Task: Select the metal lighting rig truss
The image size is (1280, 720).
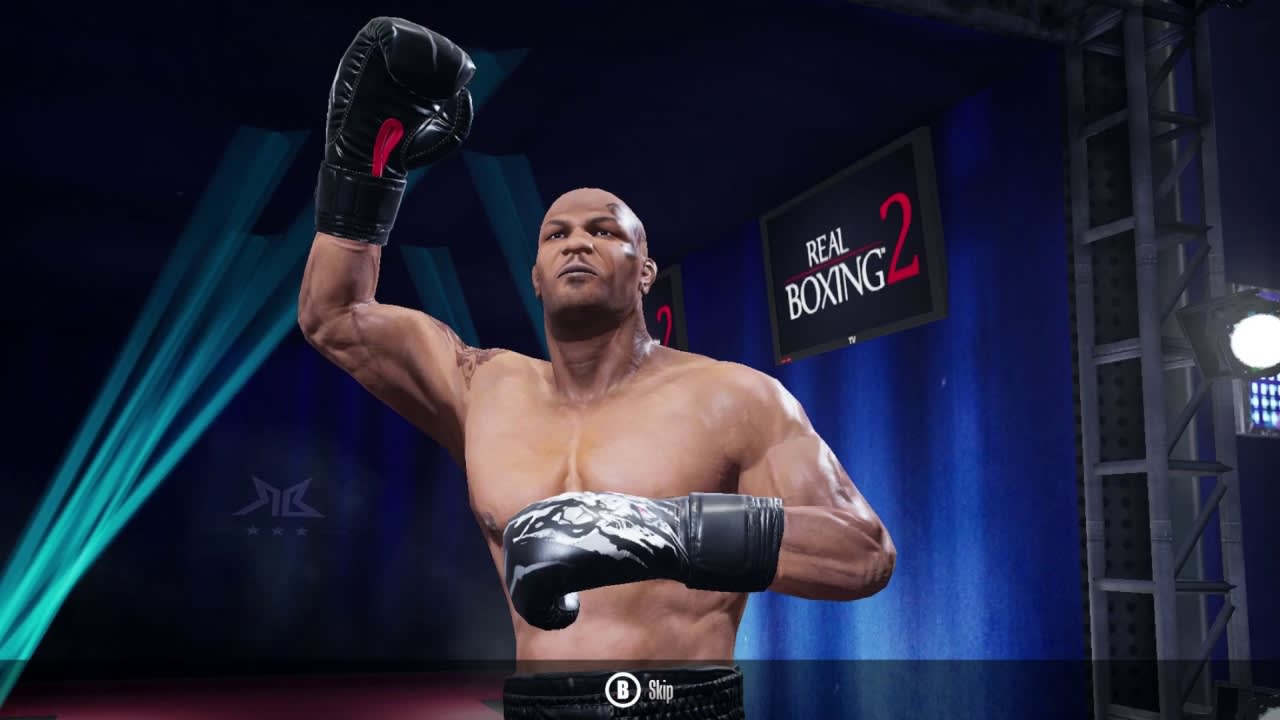Action: (1120, 300)
